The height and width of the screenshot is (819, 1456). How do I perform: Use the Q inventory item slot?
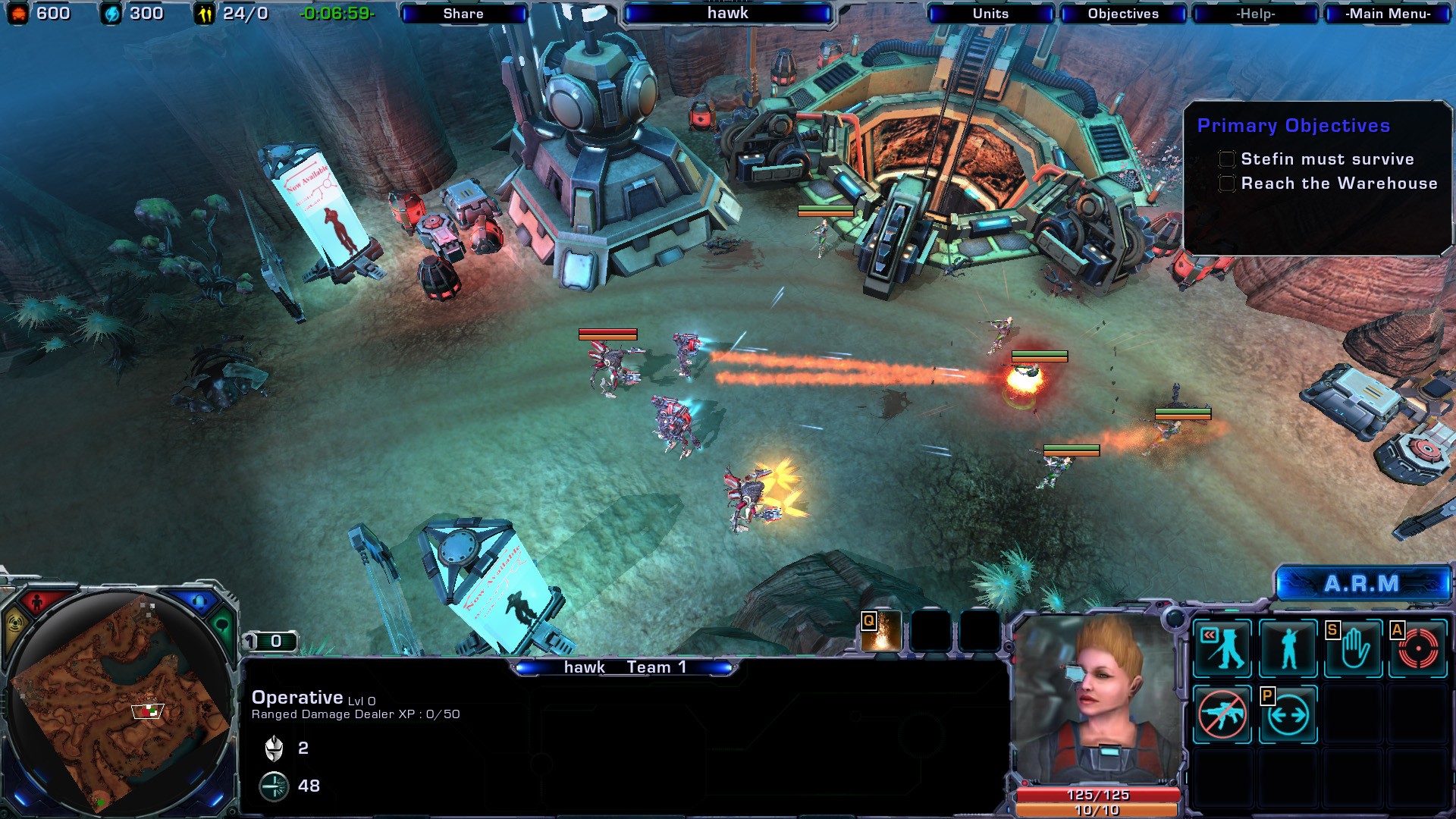click(881, 632)
